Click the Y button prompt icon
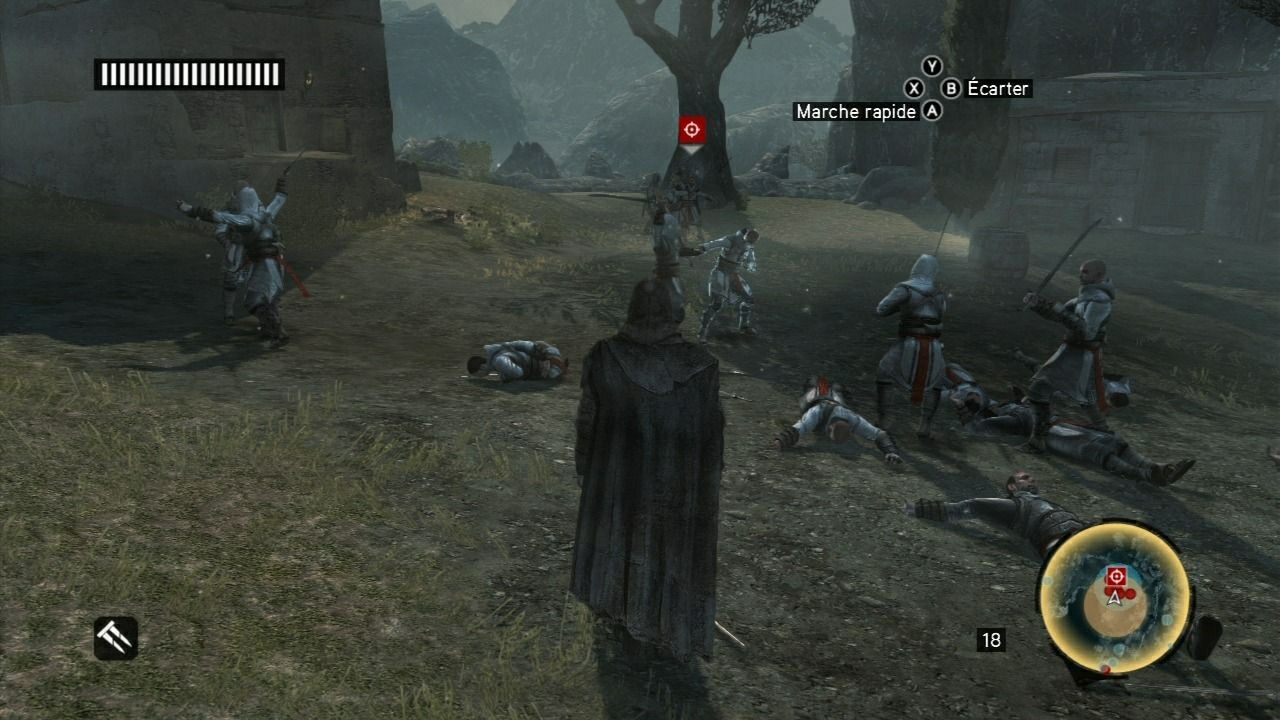 coord(933,66)
